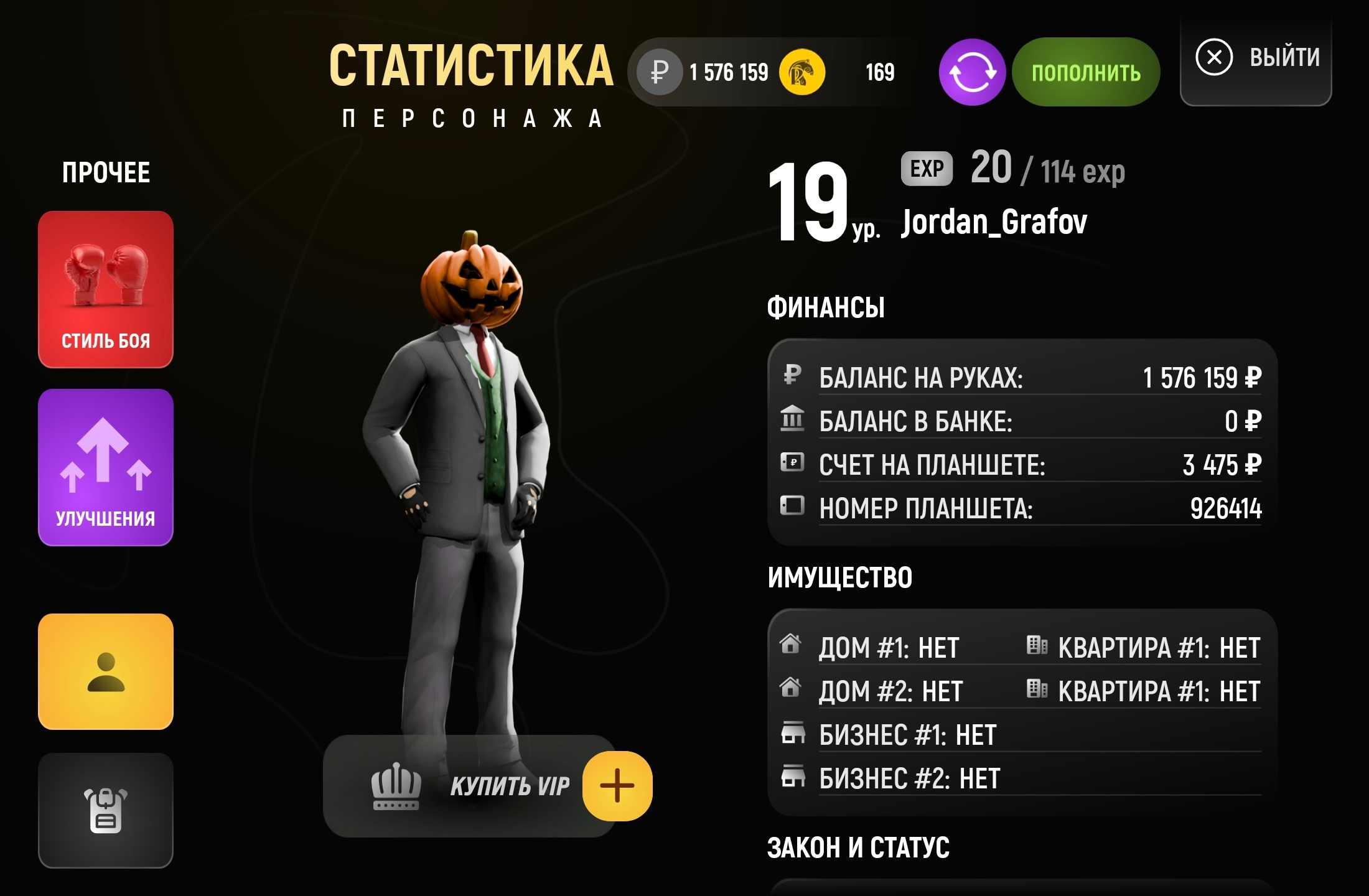Open the yellow character profile icon
1369x896 pixels.
105,671
